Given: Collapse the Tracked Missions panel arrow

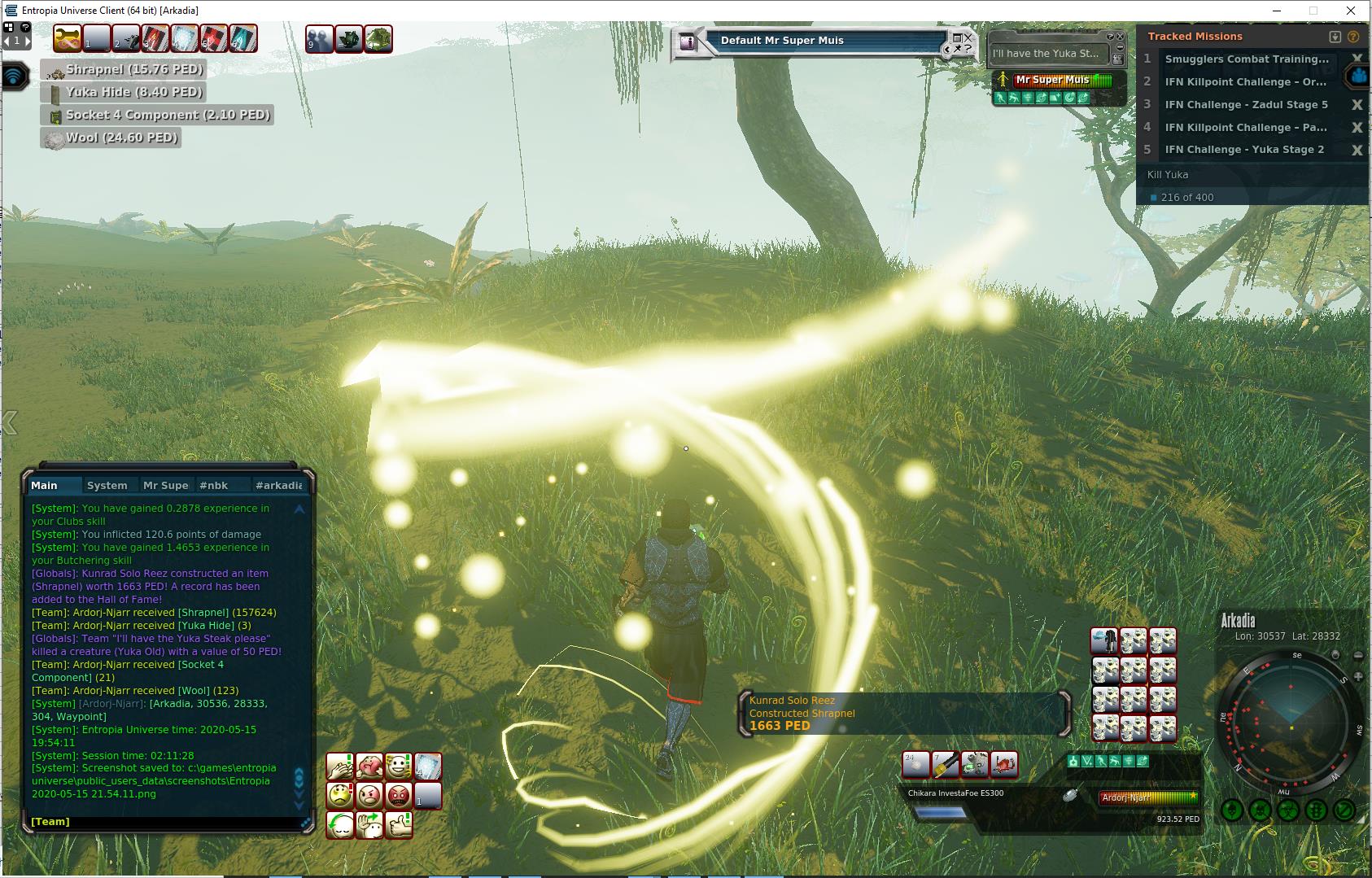Looking at the screenshot, I should [1335, 37].
